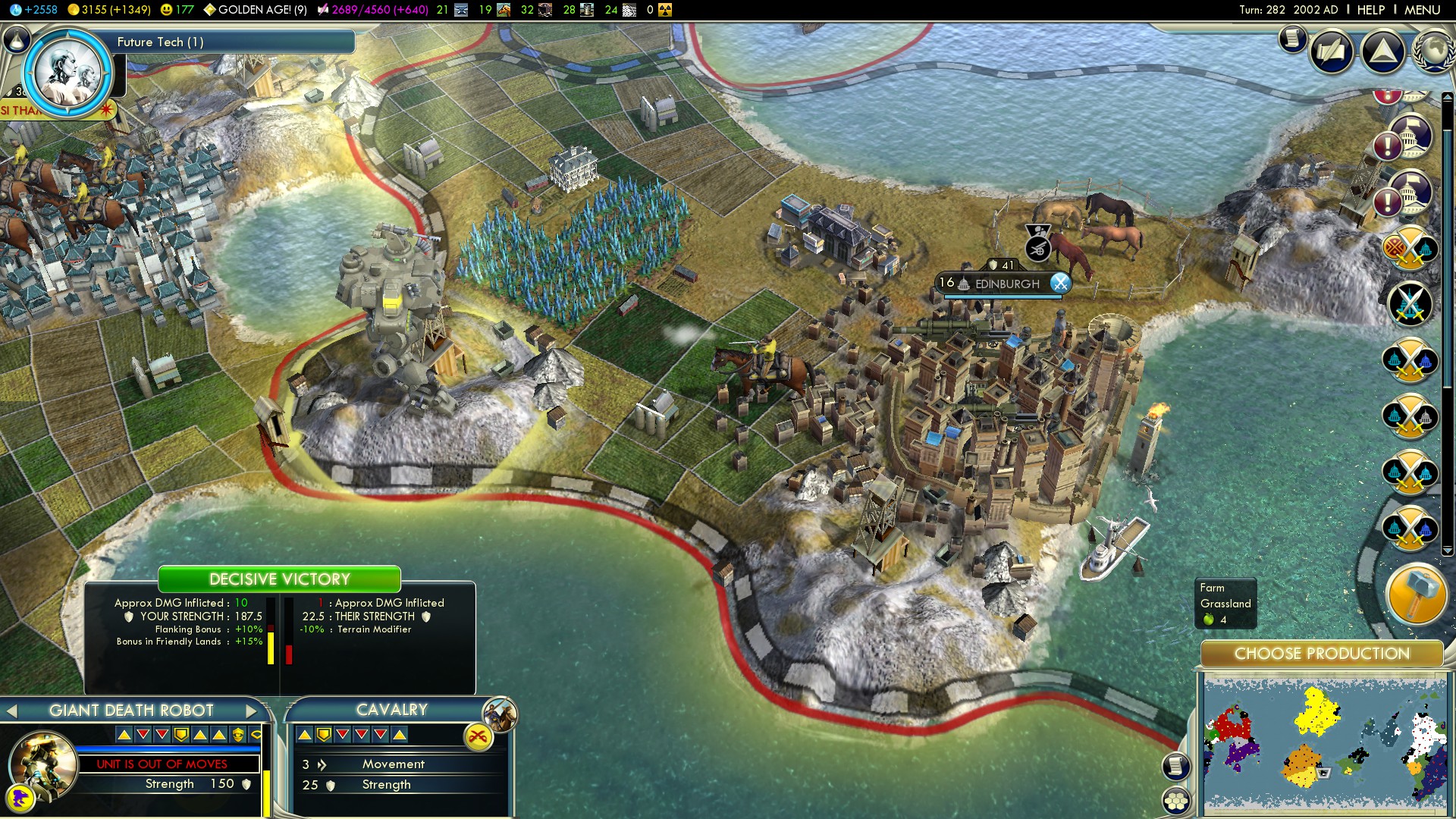
Task: Open the globe diplomacy overview button
Action: 1432,51
